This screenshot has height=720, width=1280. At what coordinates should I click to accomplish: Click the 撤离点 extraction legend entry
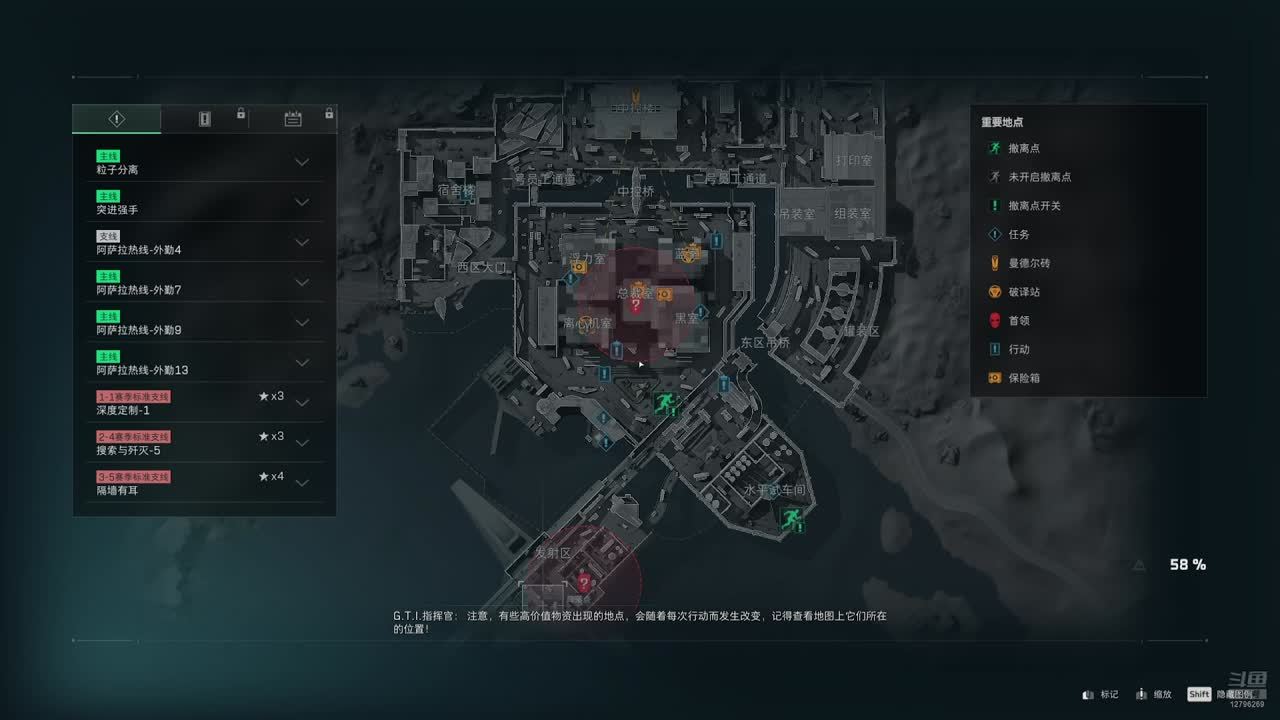point(1025,148)
